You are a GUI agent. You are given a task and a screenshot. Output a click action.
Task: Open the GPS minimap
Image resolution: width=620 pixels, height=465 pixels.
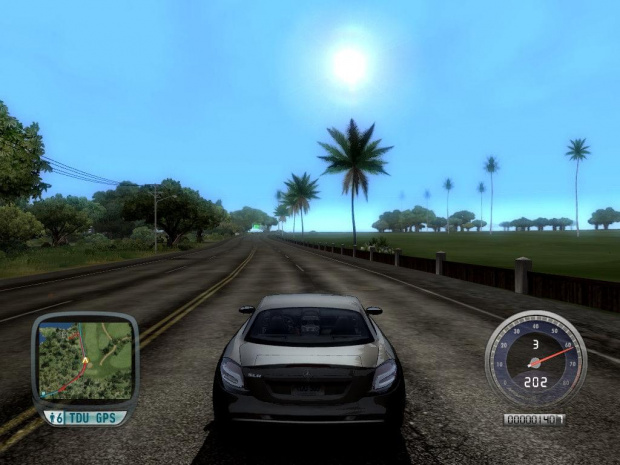pos(85,359)
